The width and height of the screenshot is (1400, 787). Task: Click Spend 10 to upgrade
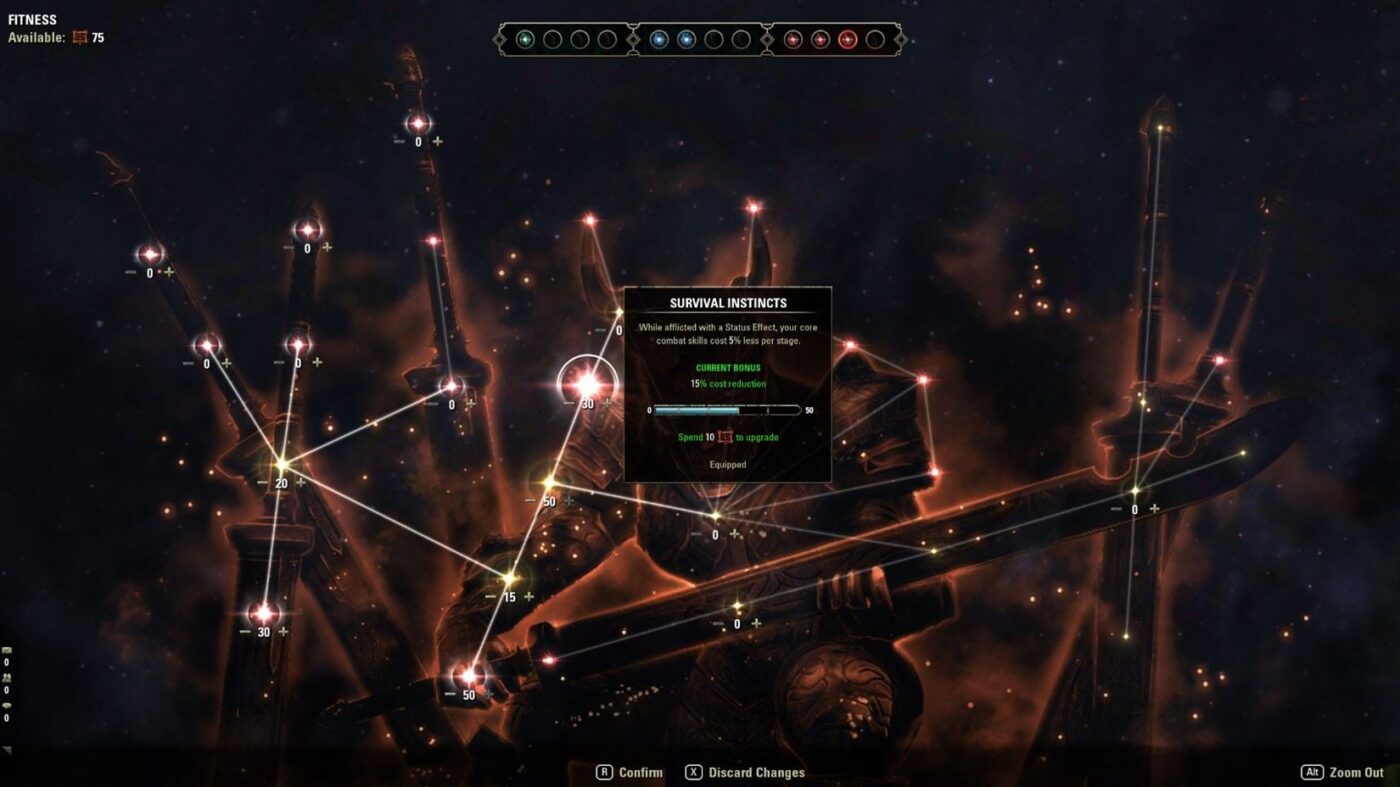[x=727, y=437]
